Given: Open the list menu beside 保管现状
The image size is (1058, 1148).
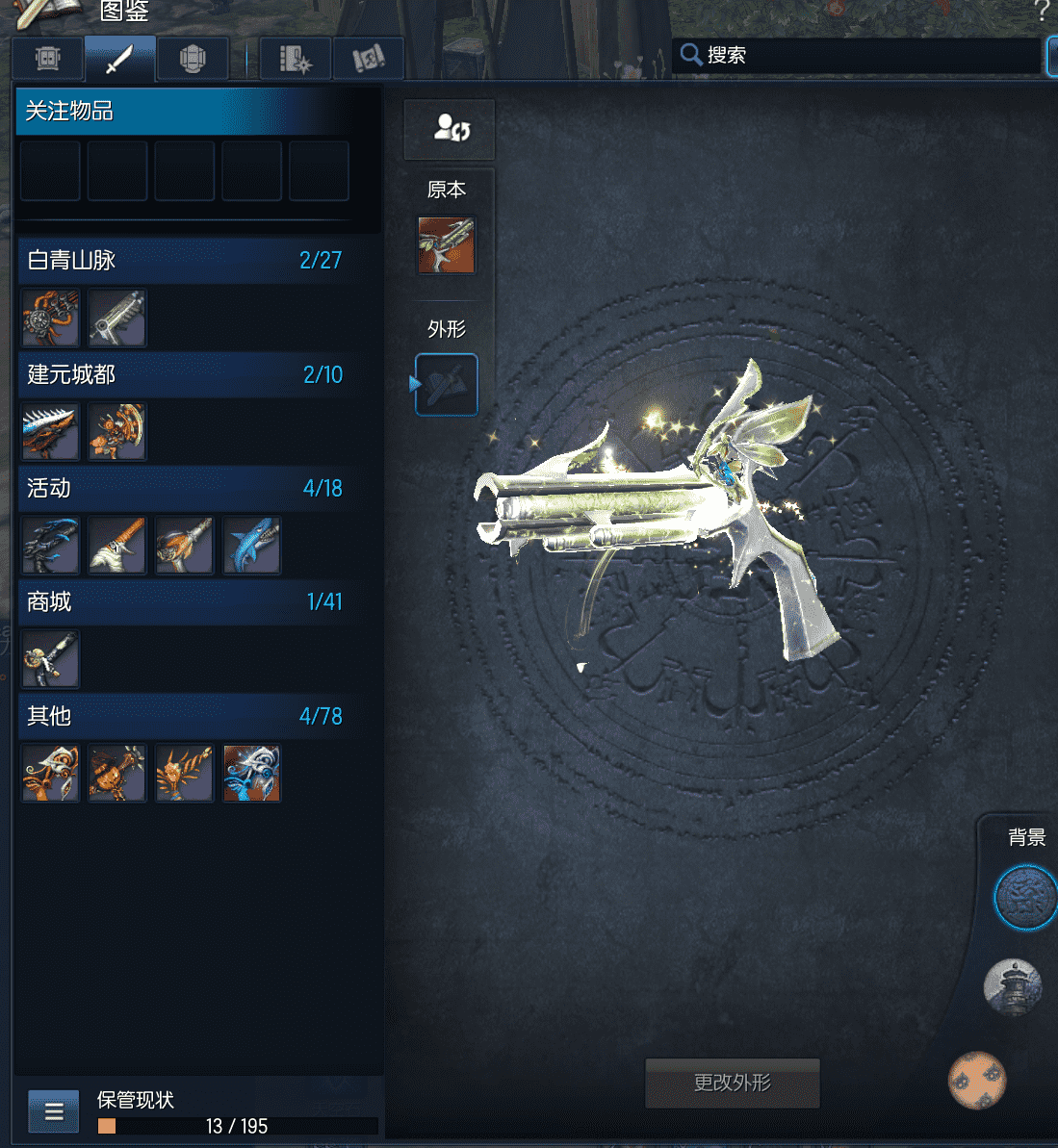Looking at the screenshot, I should point(54,1112).
